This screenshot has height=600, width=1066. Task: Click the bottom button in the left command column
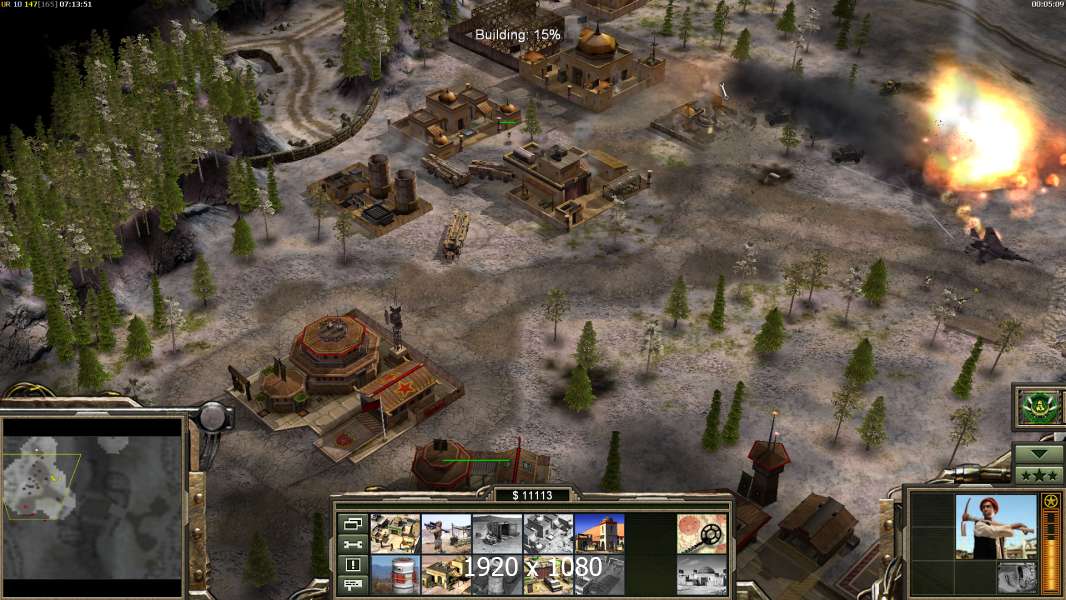click(x=353, y=584)
